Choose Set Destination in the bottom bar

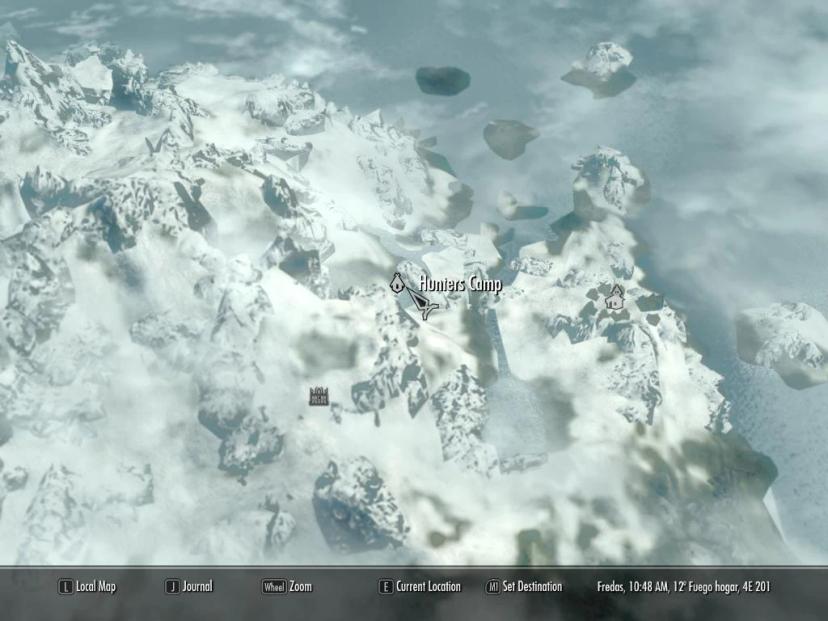pyautogui.click(x=524, y=587)
